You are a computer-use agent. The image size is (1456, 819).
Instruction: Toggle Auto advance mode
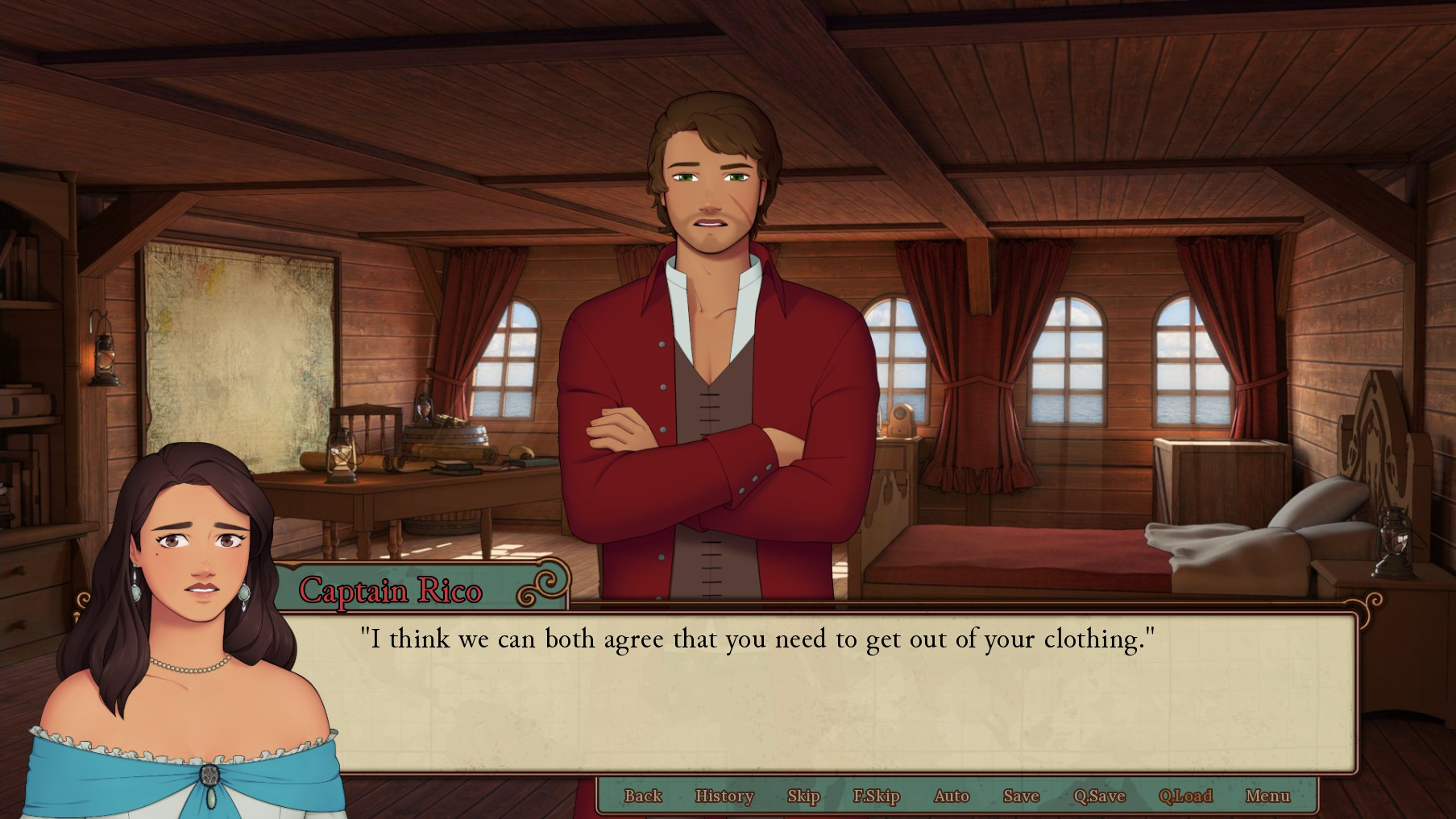click(x=951, y=796)
